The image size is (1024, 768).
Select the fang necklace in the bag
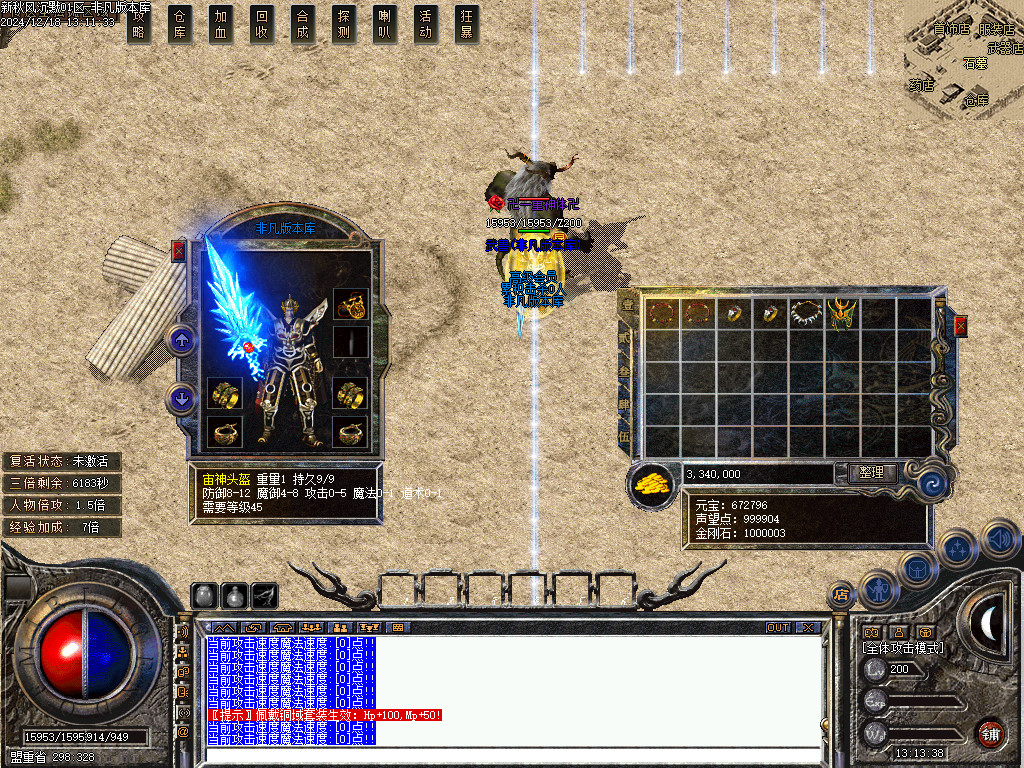click(x=806, y=313)
